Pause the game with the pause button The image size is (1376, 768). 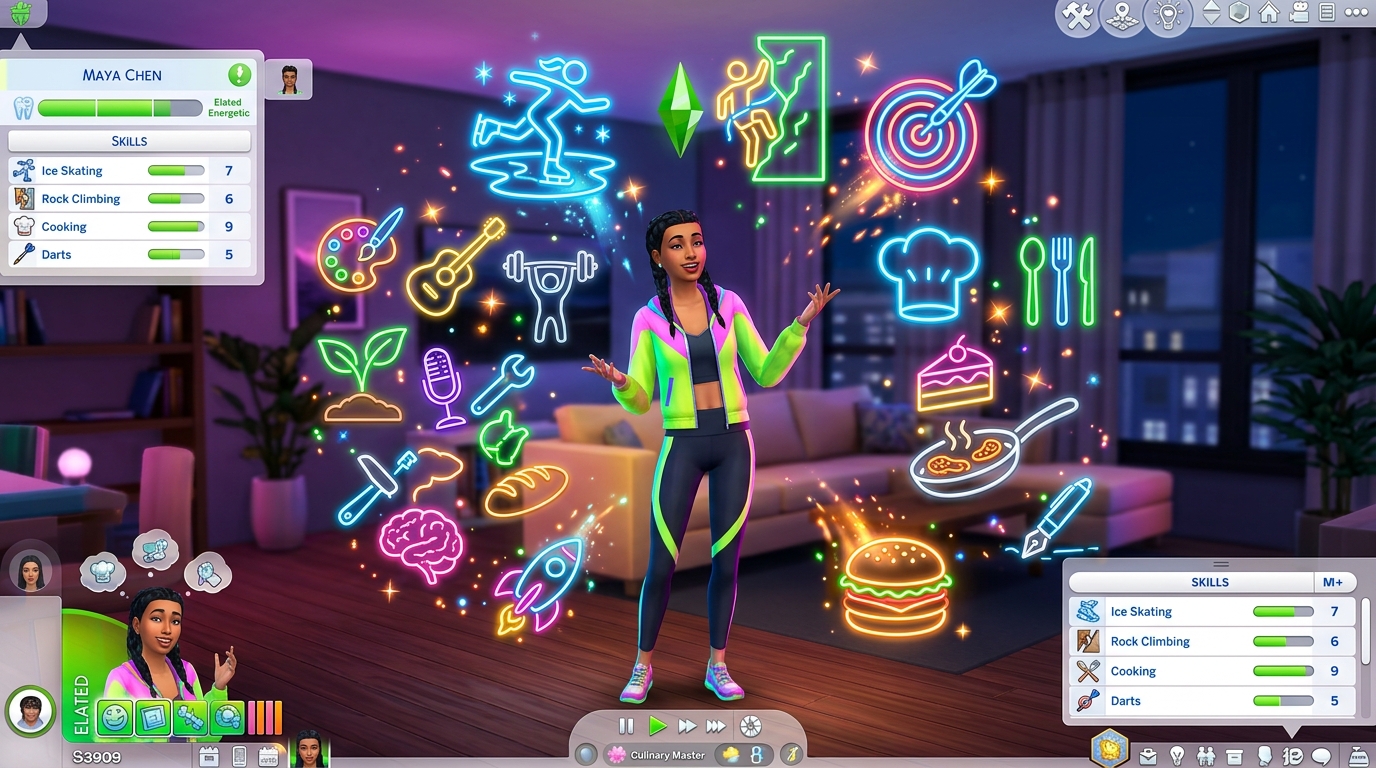coord(624,727)
